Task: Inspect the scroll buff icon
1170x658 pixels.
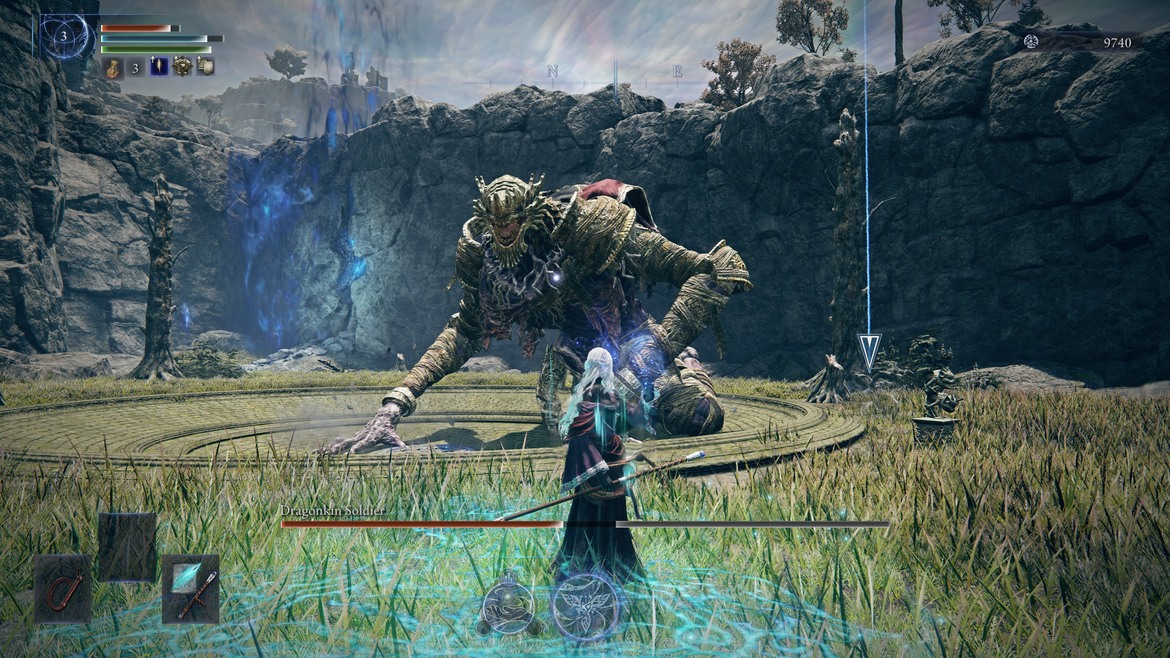Action: coord(205,67)
